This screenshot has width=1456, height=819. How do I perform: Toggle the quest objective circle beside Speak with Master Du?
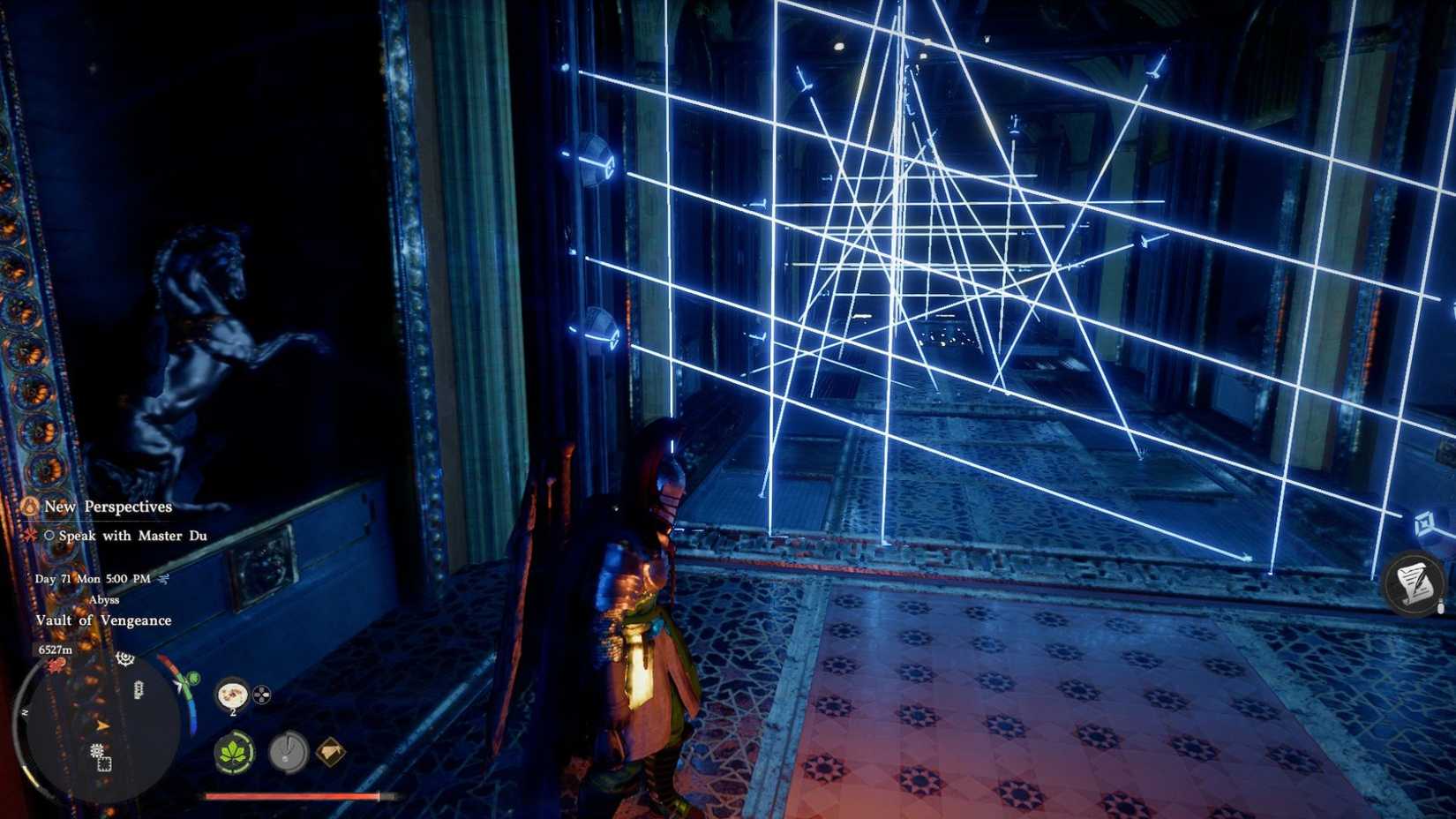tap(49, 537)
